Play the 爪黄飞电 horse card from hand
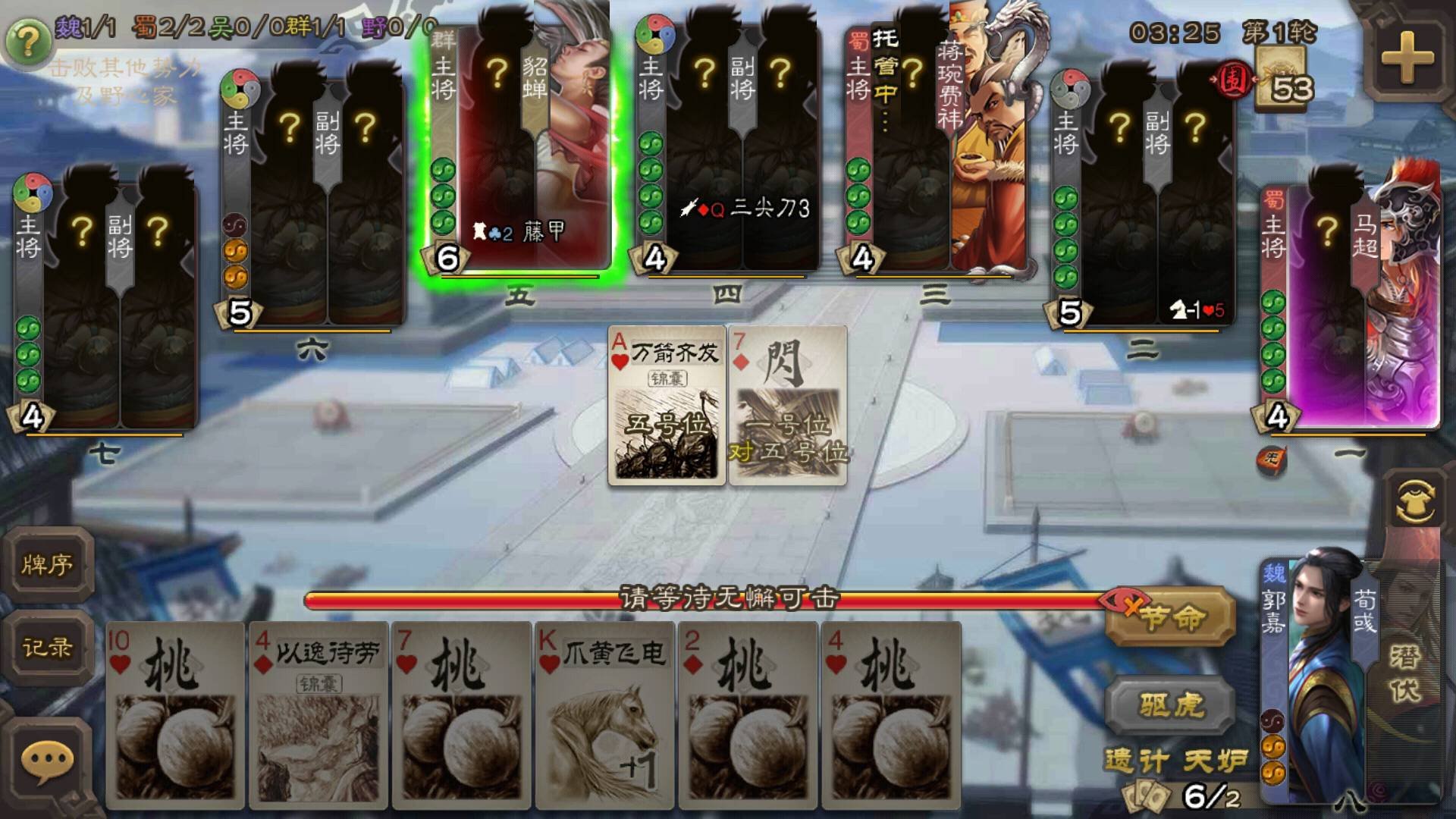This screenshot has height=819, width=1456. coord(603,720)
